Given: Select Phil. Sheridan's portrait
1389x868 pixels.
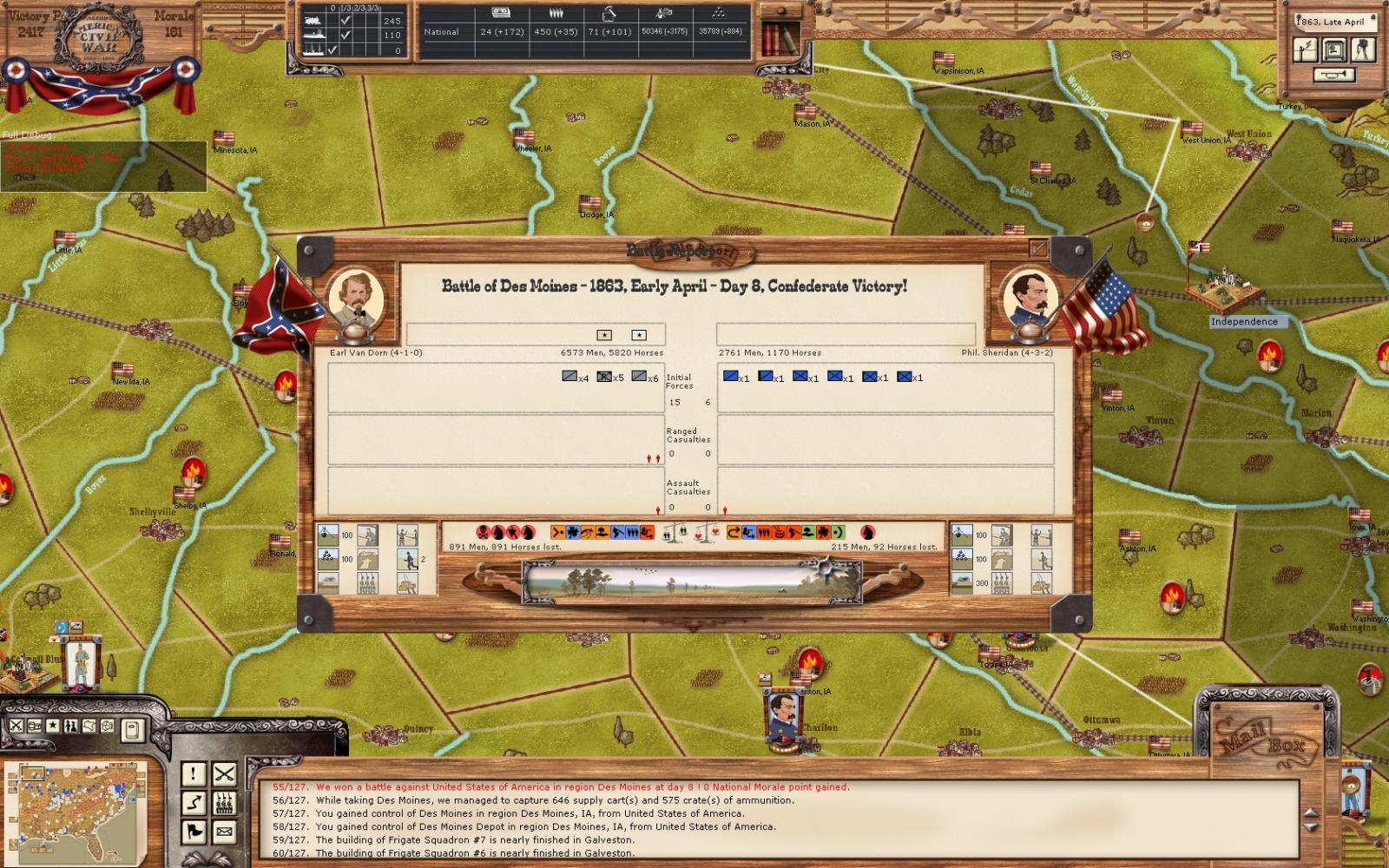Looking at the screenshot, I should [1030, 296].
